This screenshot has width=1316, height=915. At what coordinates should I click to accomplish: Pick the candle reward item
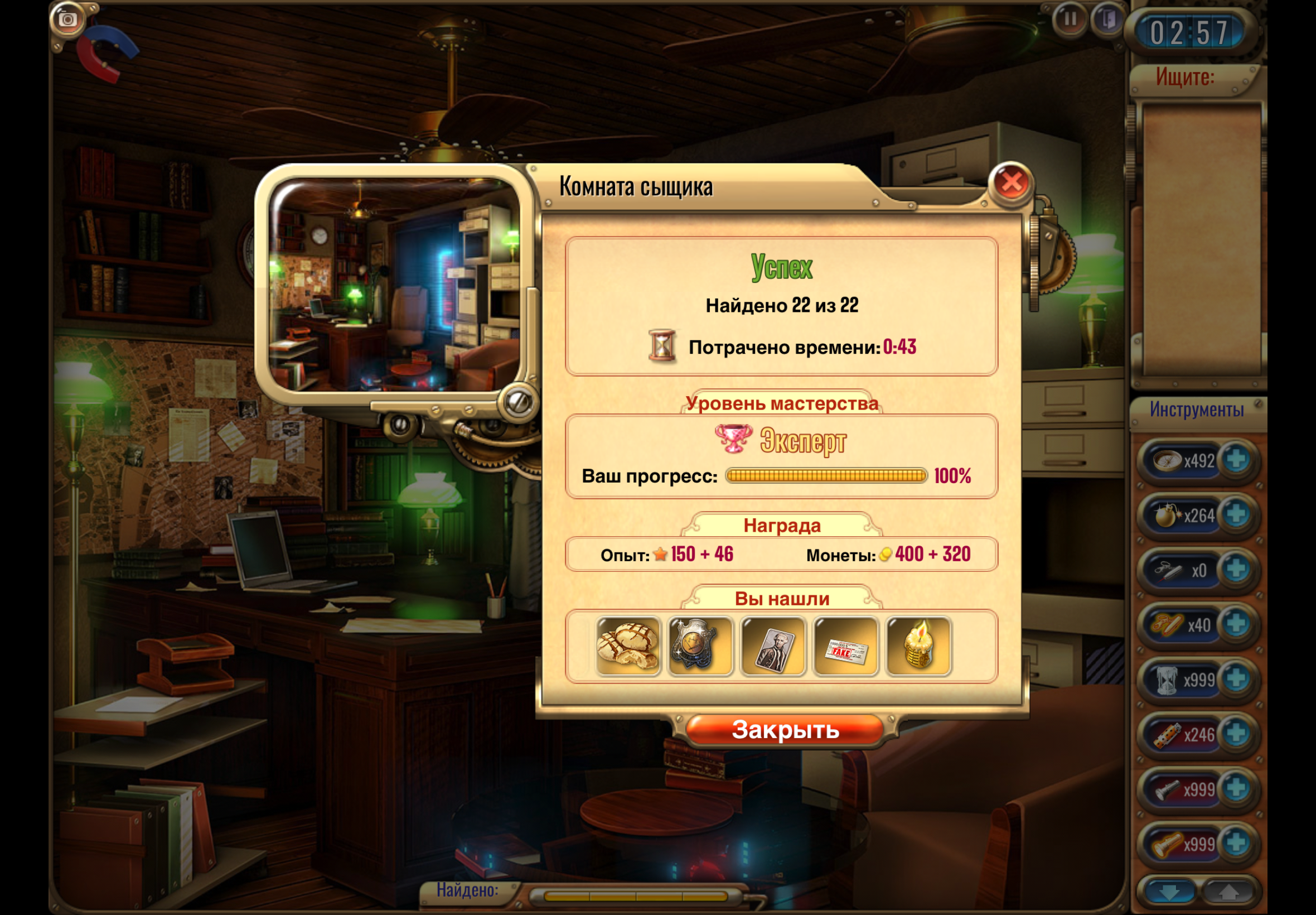[x=918, y=647]
